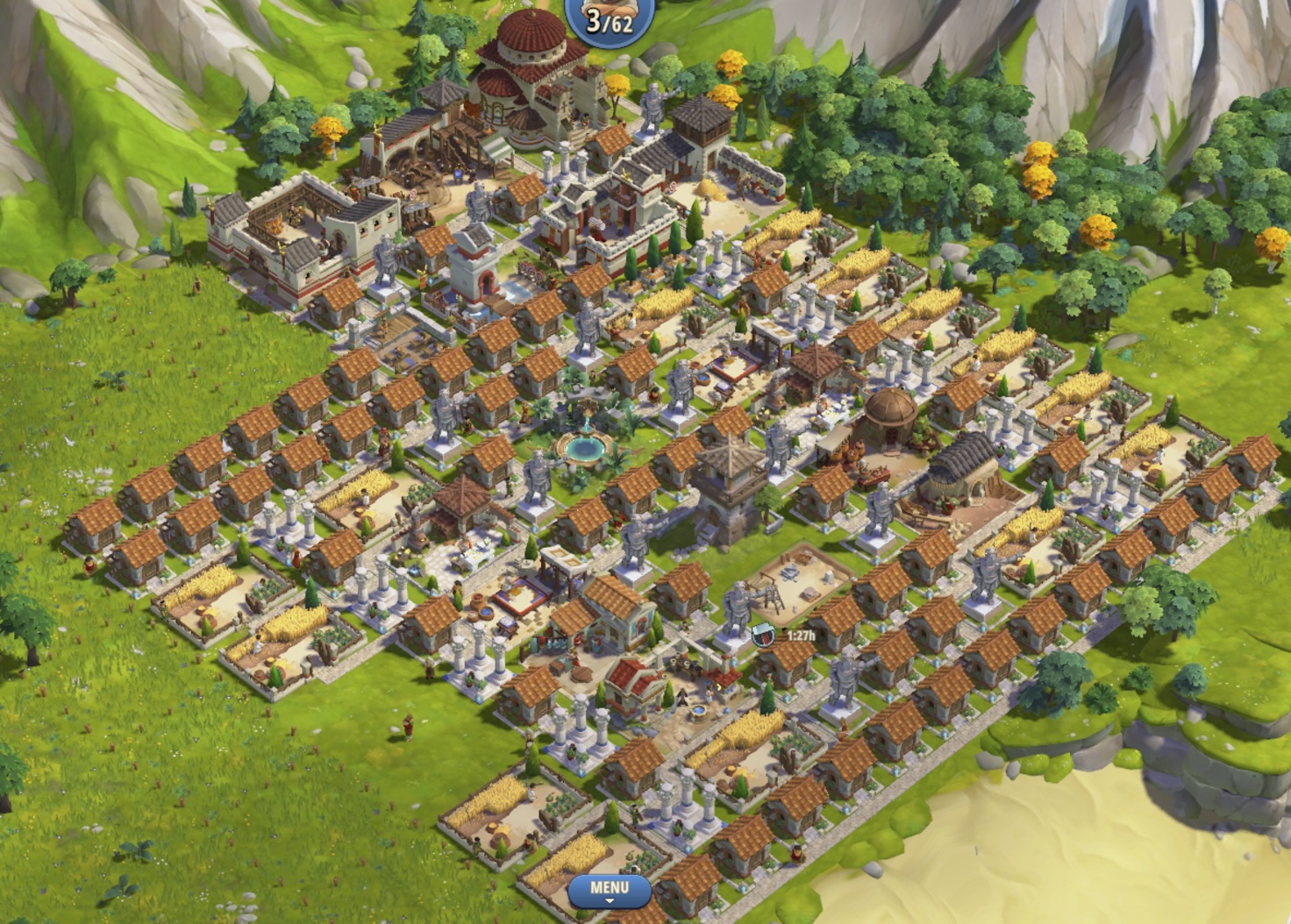This screenshot has height=924, width=1291.
Task: Click the 1:27h production timer icon
Action: tap(762, 634)
